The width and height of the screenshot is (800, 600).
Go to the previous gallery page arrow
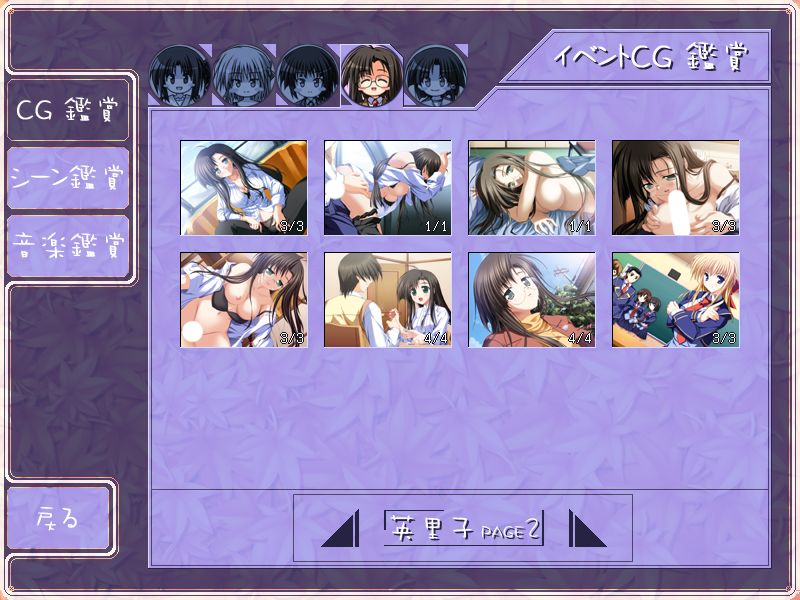[341, 528]
